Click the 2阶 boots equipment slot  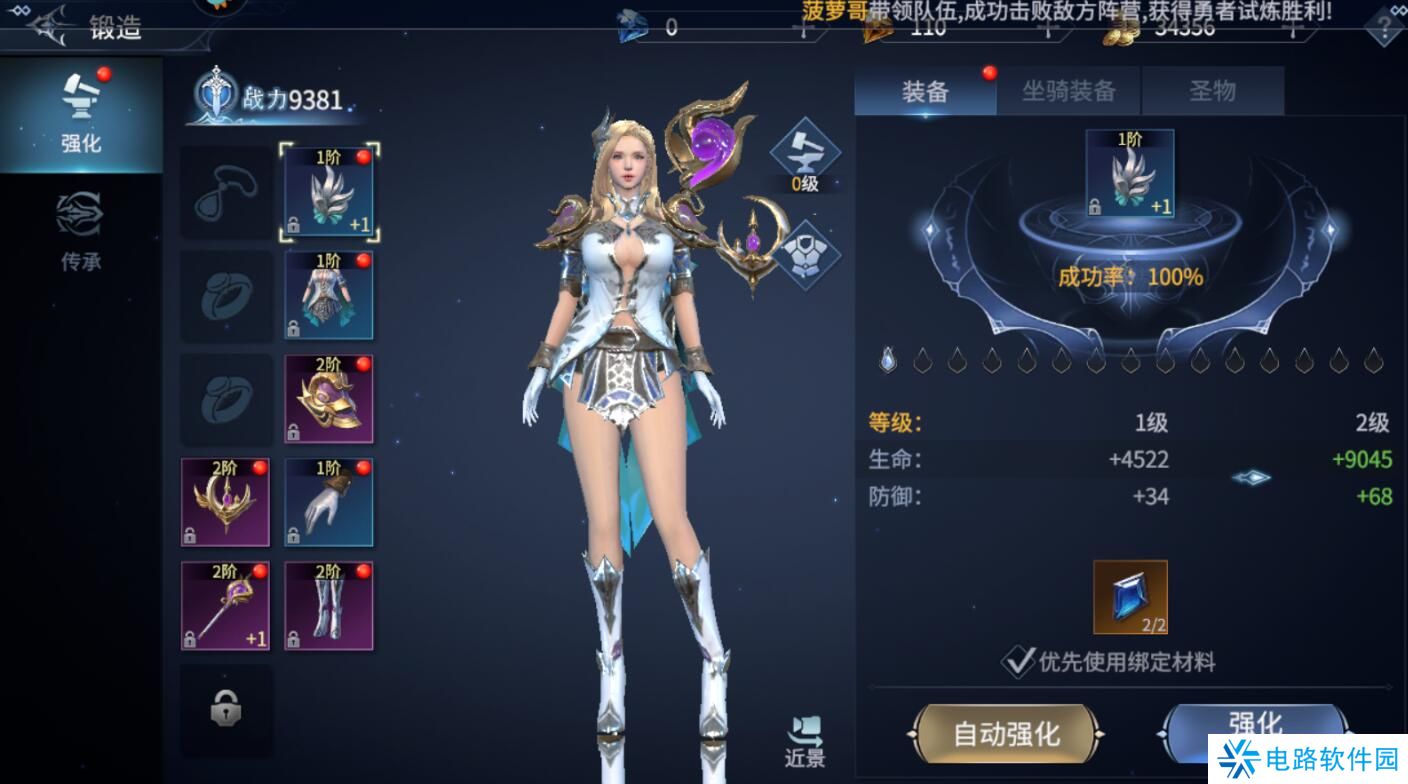(329, 604)
